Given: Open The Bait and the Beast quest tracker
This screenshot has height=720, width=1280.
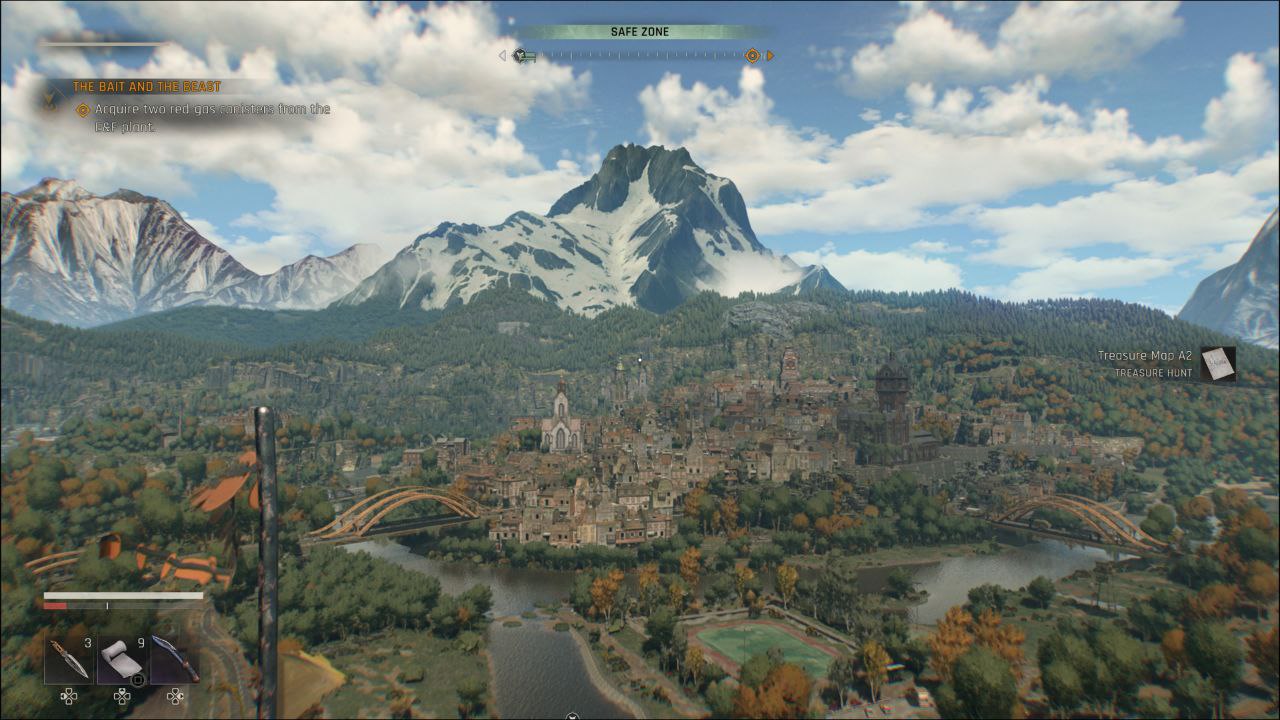Looking at the screenshot, I should (146, 87).
